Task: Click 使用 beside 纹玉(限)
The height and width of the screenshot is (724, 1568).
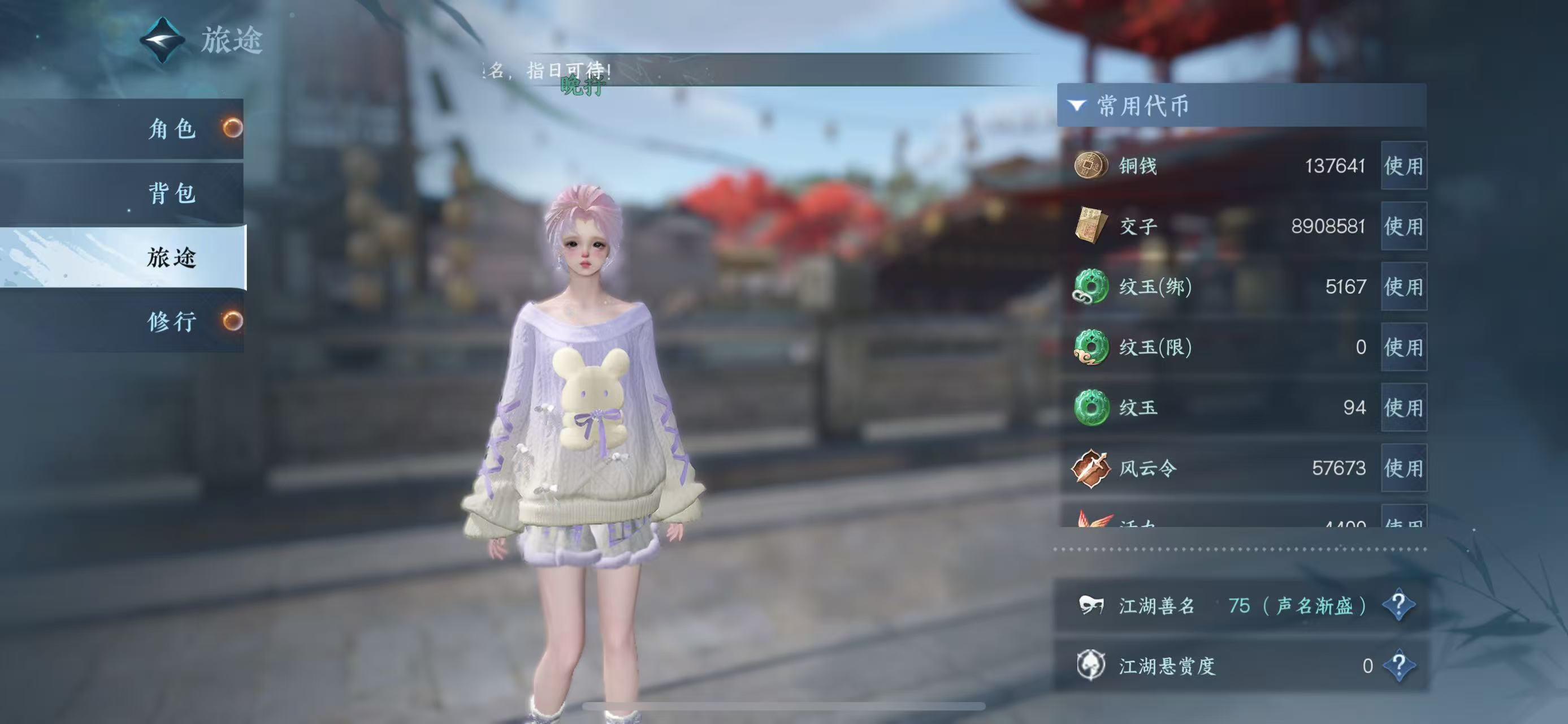Action: pyautogui.click(x=1403, y=347)
